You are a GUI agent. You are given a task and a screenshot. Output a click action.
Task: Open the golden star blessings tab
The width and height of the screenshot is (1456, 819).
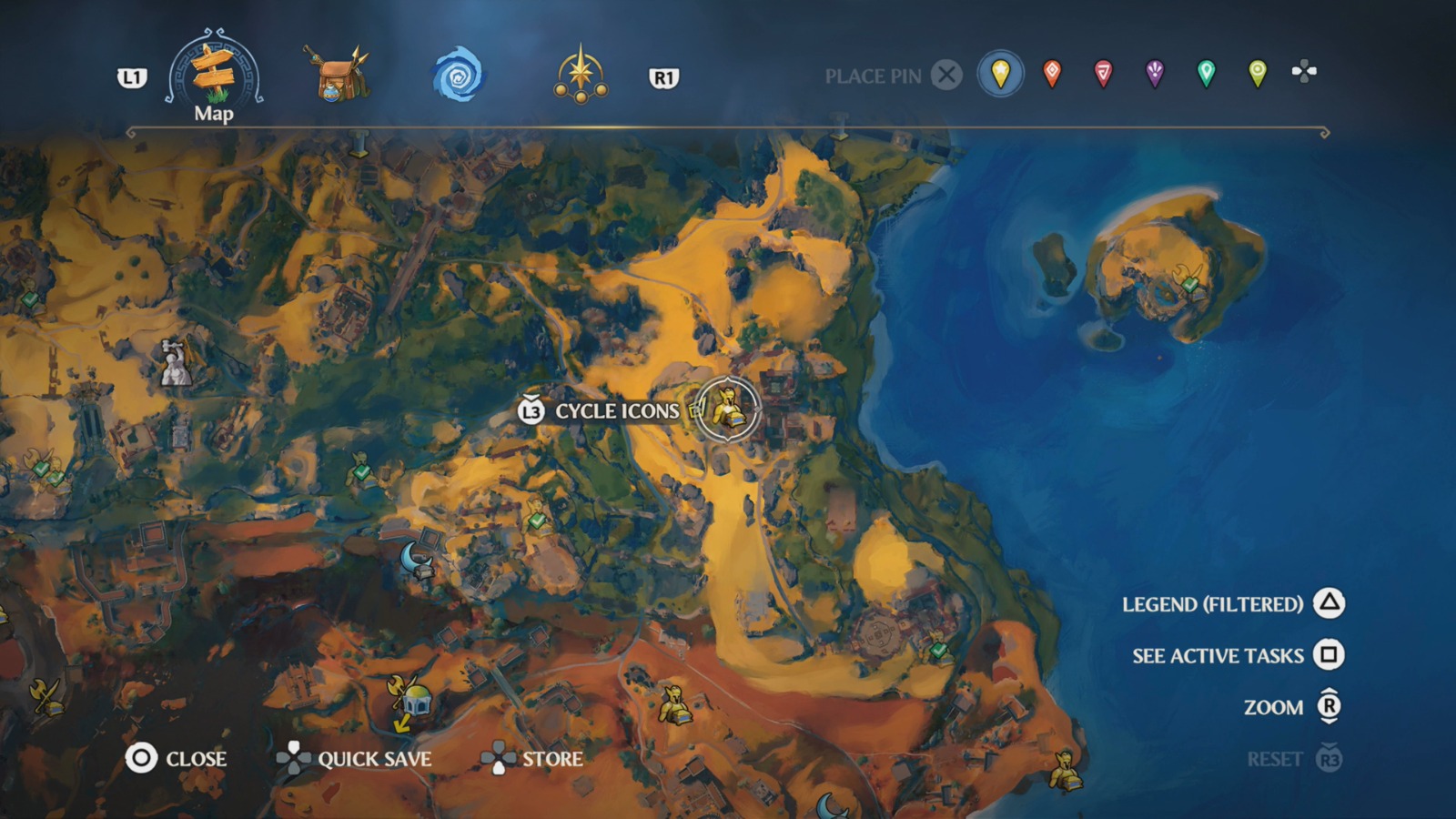click(x=582, y=72)
